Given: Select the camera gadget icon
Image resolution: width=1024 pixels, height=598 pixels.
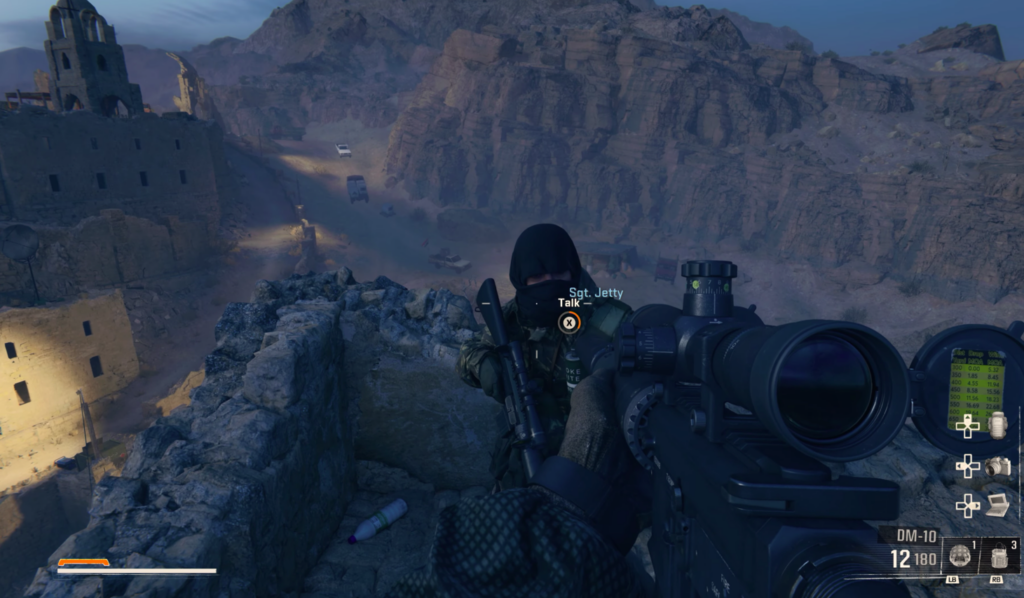Looking at the screenshot, I should (997, 466).
